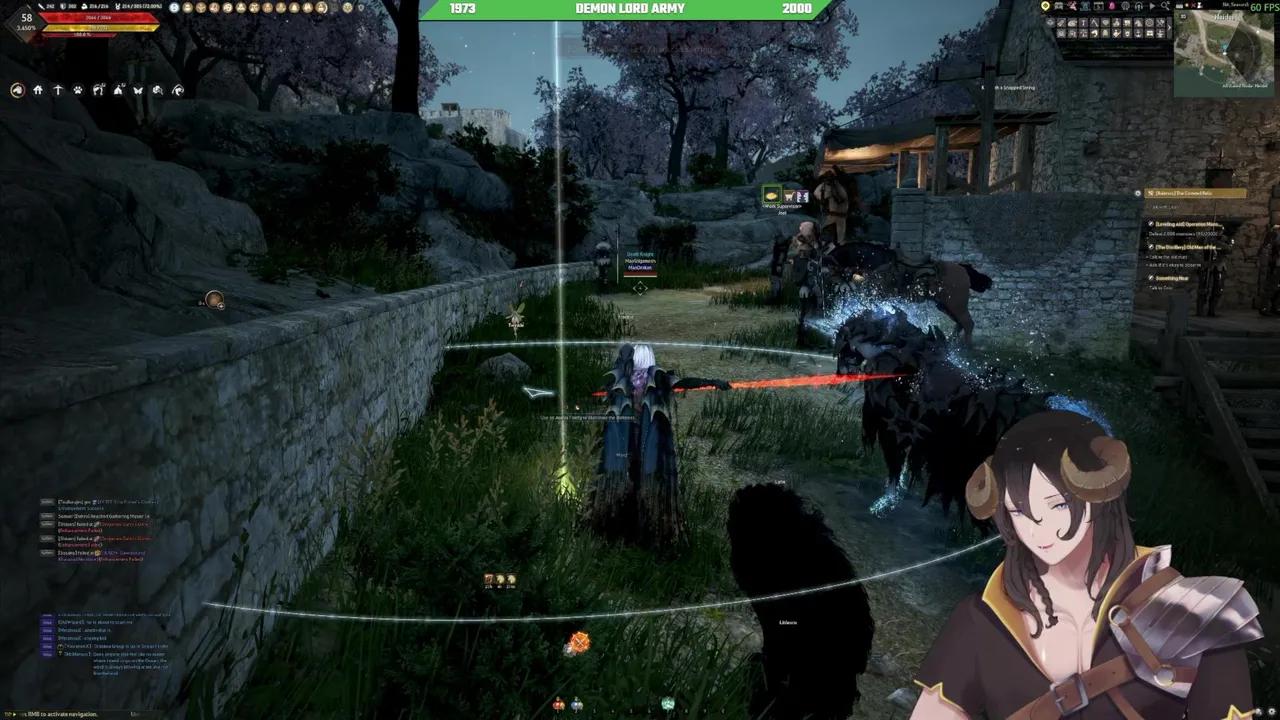Open the house management icon
The height and width of the screenshot is (720, 1280).
pyautogui.click(x=38, y=90)
